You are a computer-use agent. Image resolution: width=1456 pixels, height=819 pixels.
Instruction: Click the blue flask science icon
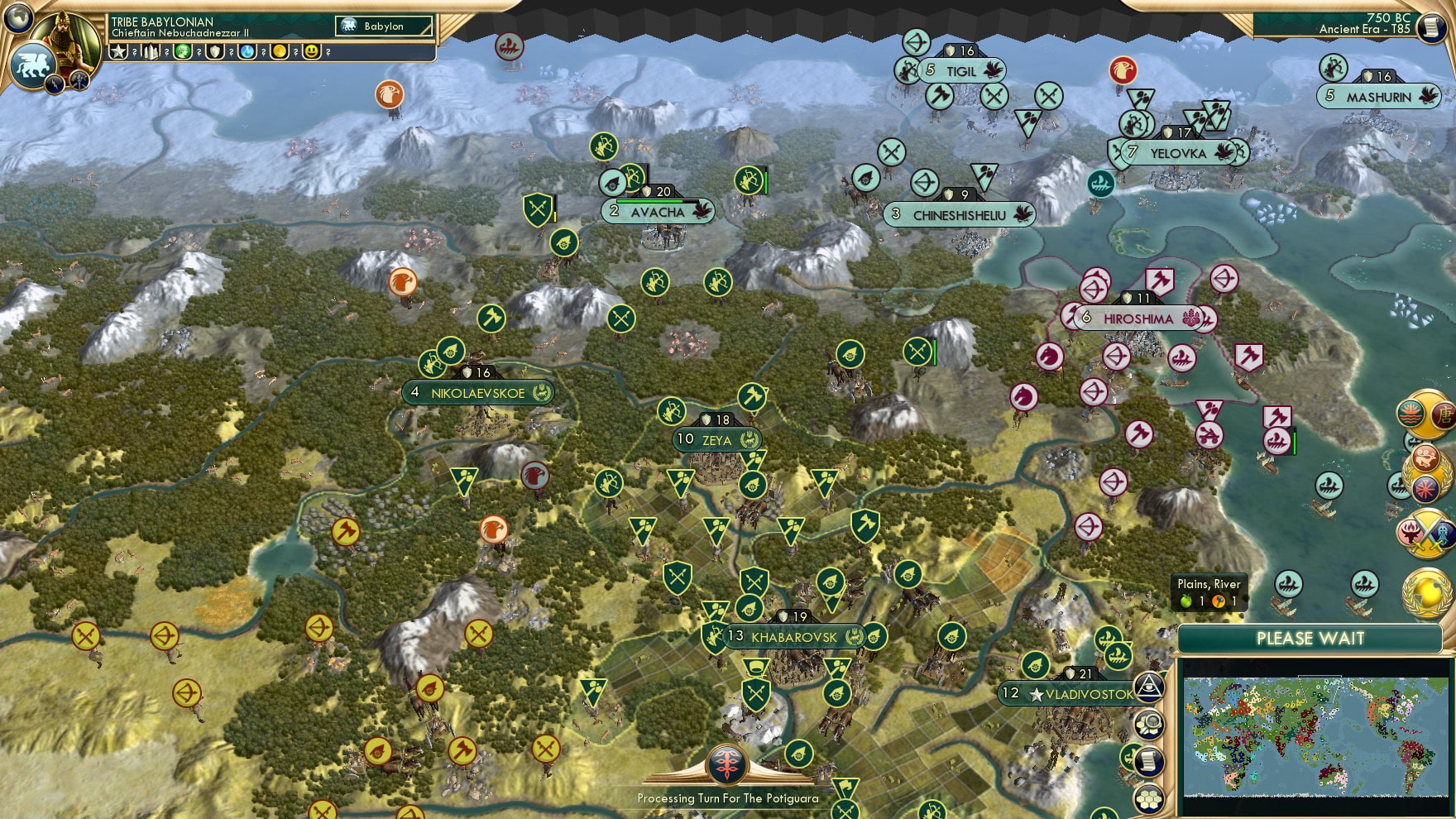pyautogui.click(x=247, y=51)
